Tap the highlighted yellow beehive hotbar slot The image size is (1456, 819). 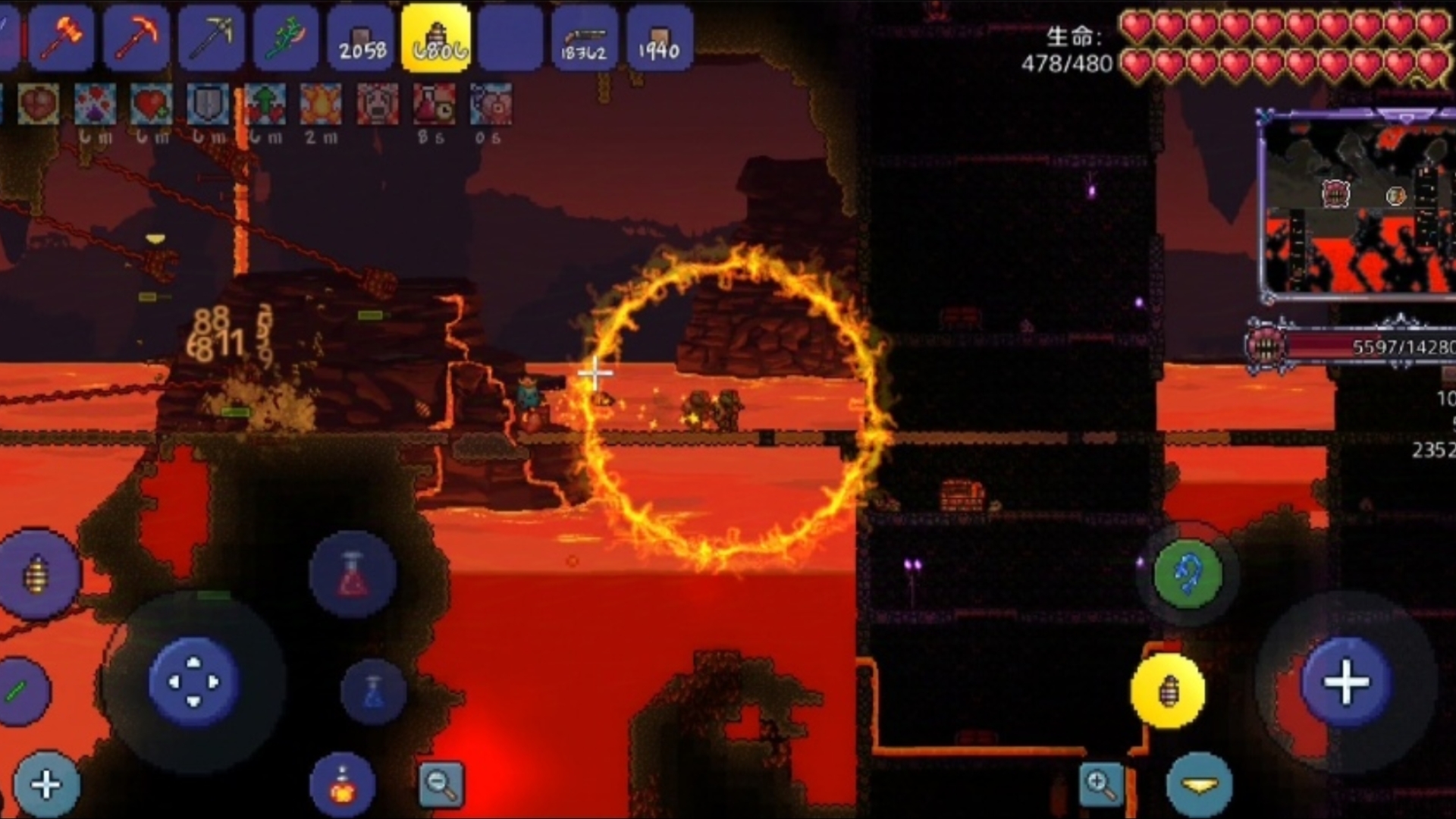(436, 38)
